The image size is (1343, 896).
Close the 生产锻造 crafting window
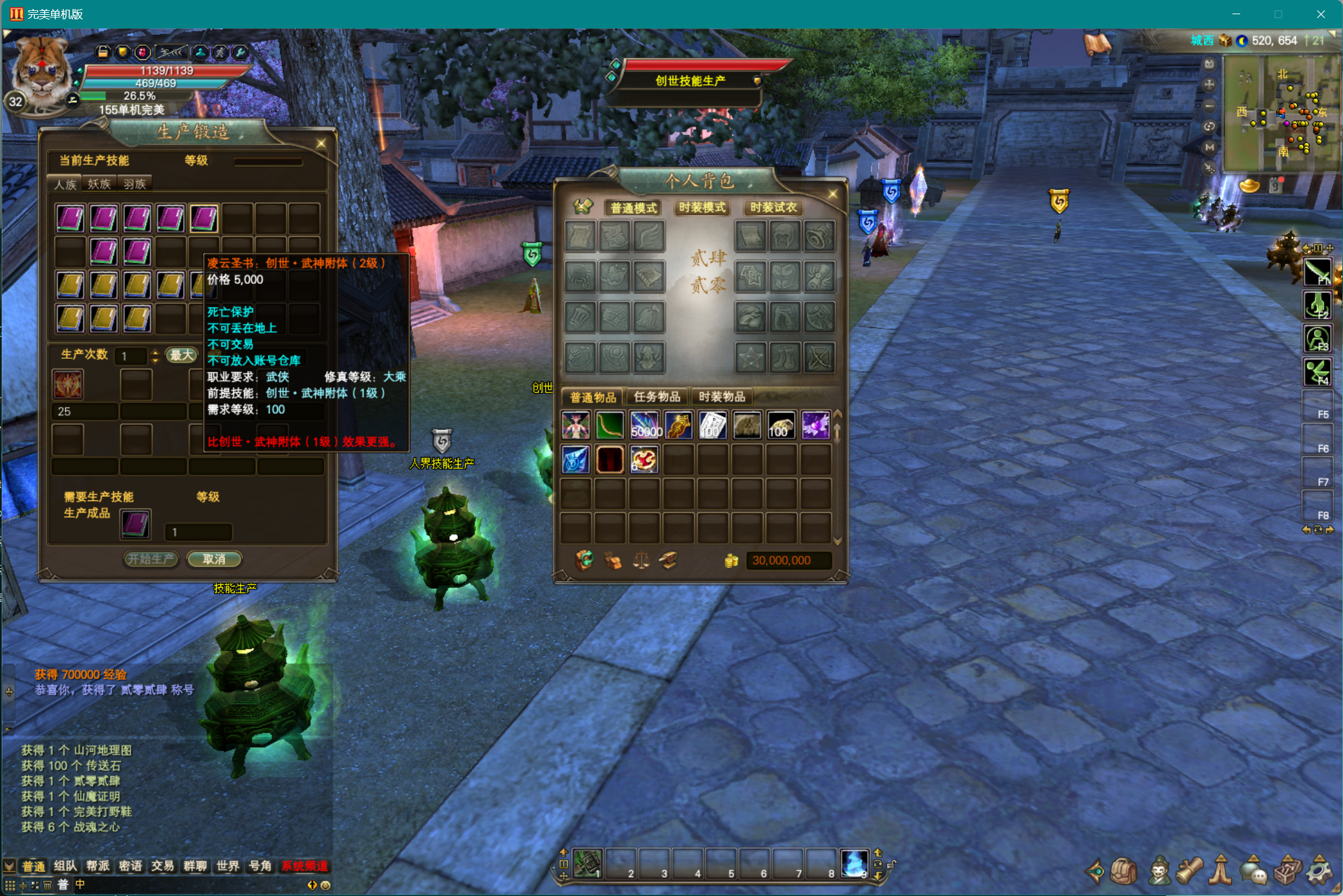[321, 144]
